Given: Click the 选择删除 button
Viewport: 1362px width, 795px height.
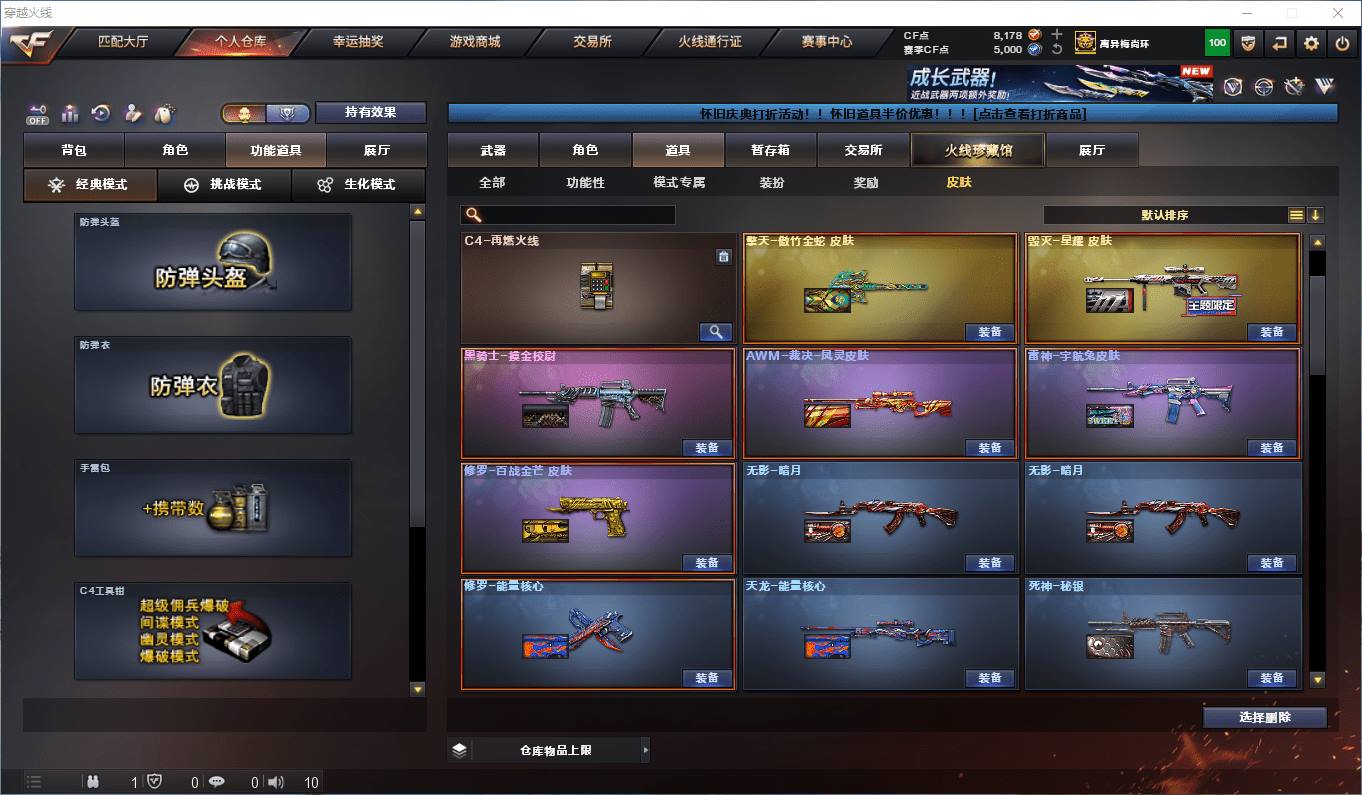Looking at the screenshot, I should pos(1264,717).
